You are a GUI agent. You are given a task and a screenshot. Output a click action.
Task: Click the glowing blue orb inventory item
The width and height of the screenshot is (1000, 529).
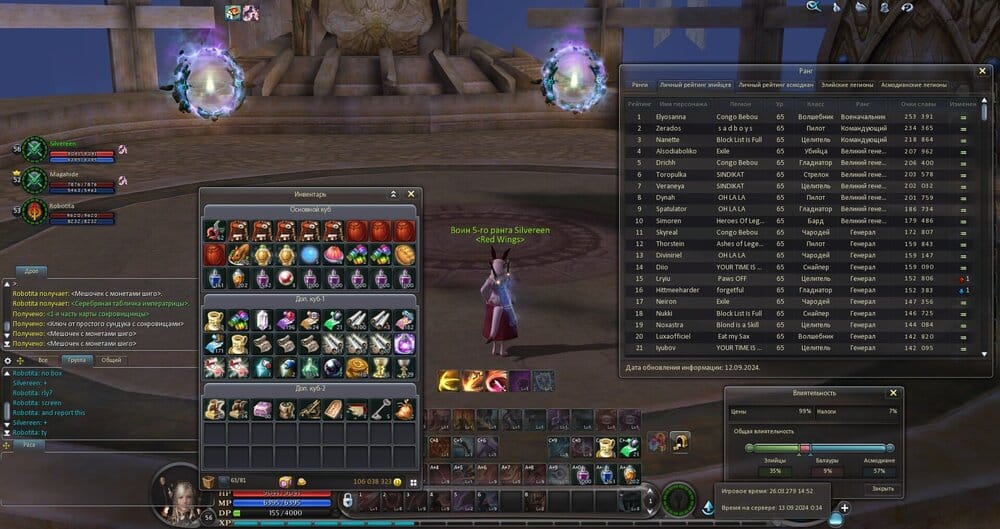(x=310, y=254)
